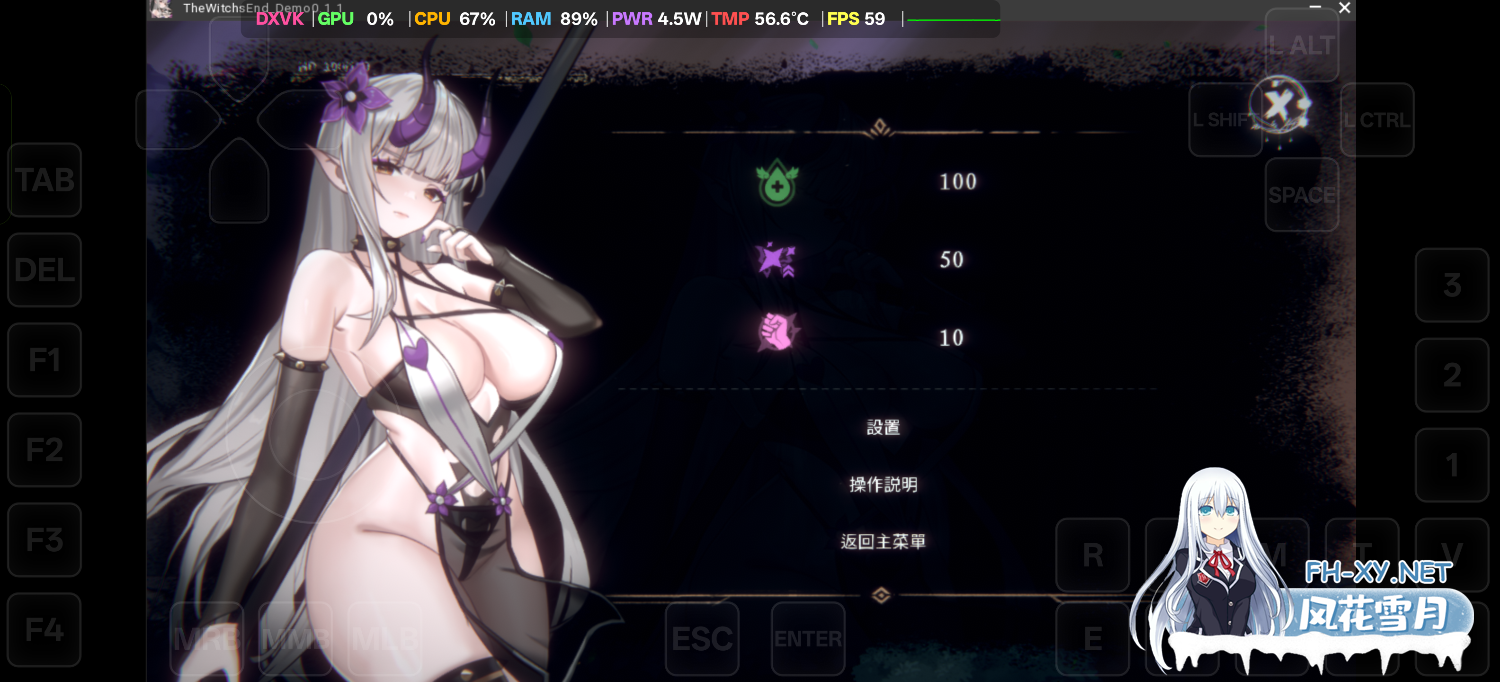Show the 操作說明 controls guide
The height and width of the screenshot is (682, 1500).
(x=883, y=485)
